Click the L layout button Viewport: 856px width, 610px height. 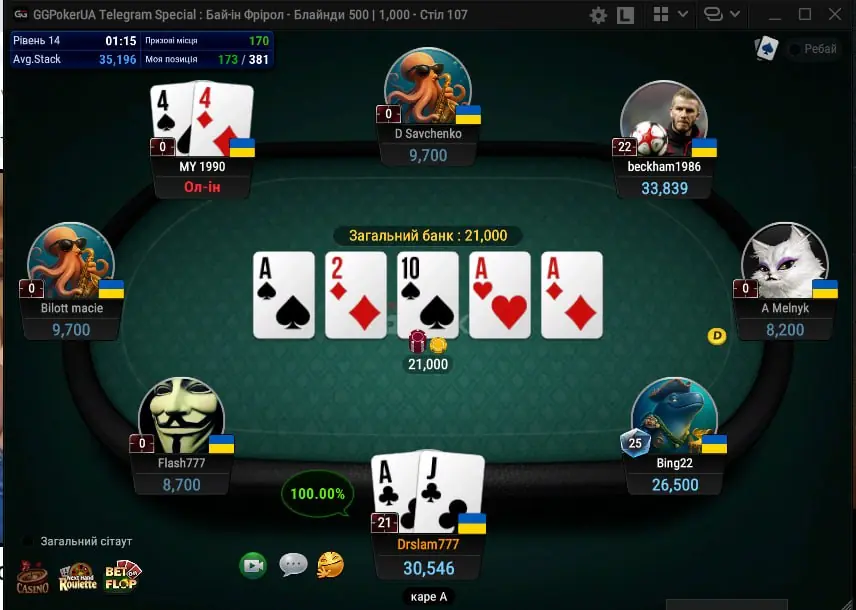(x=626, y=15)
